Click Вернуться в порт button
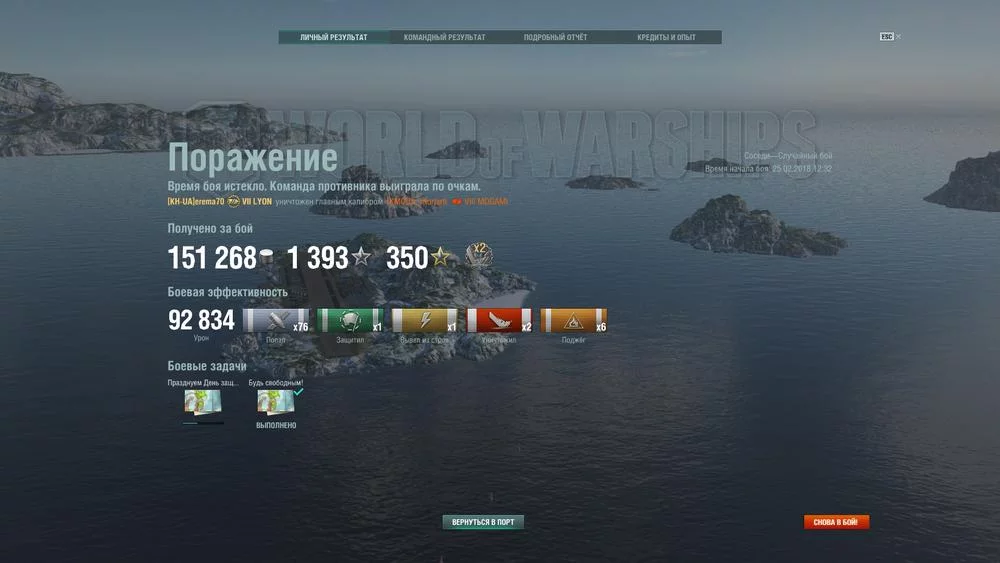This screenshot has width=1000, height=563. click(x=483, y=522)
